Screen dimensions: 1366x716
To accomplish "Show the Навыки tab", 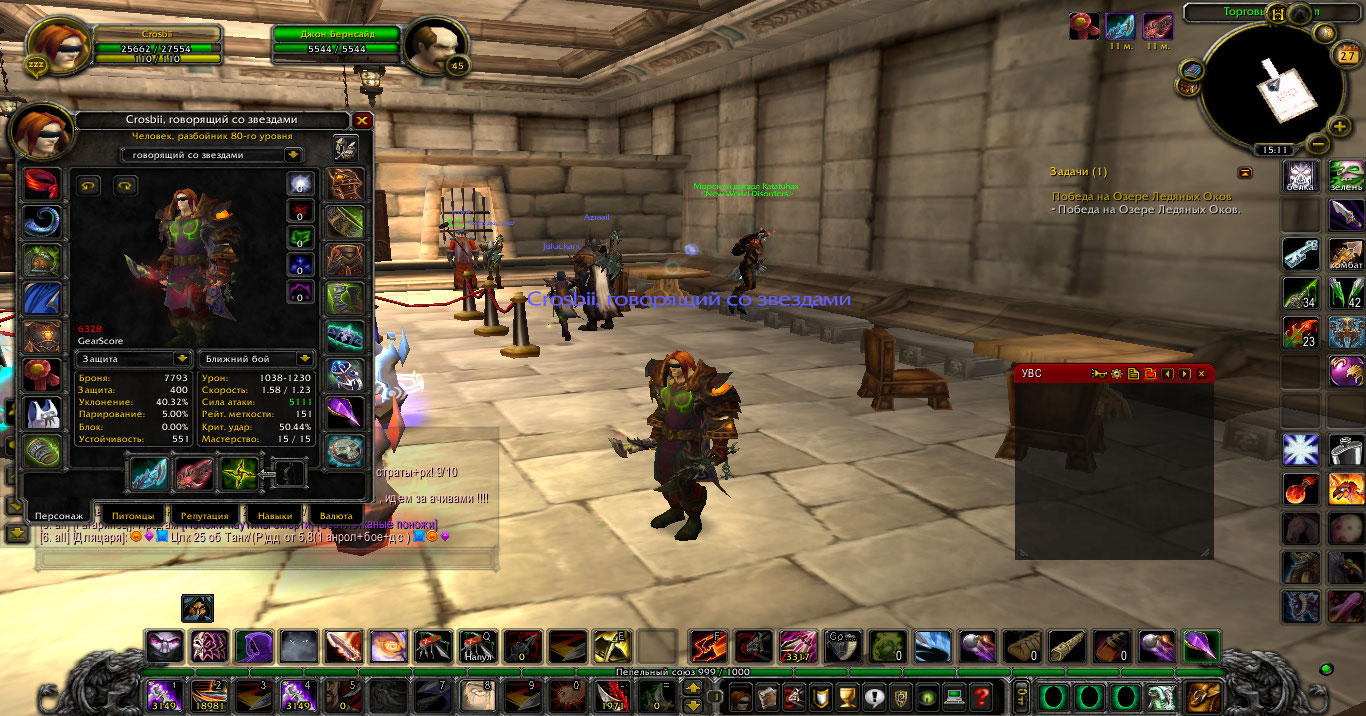I will coord(274,515).
